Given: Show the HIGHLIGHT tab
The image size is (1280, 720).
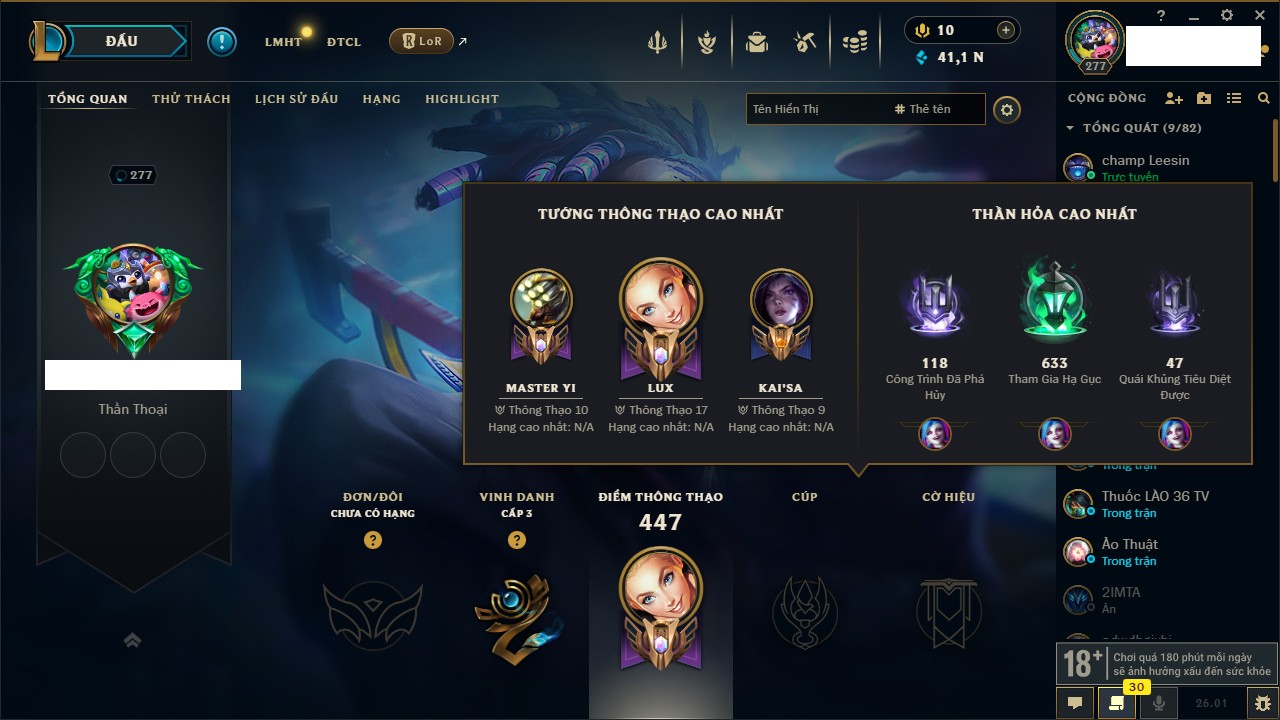Looking at the screenshot, I should click(461, 99).
